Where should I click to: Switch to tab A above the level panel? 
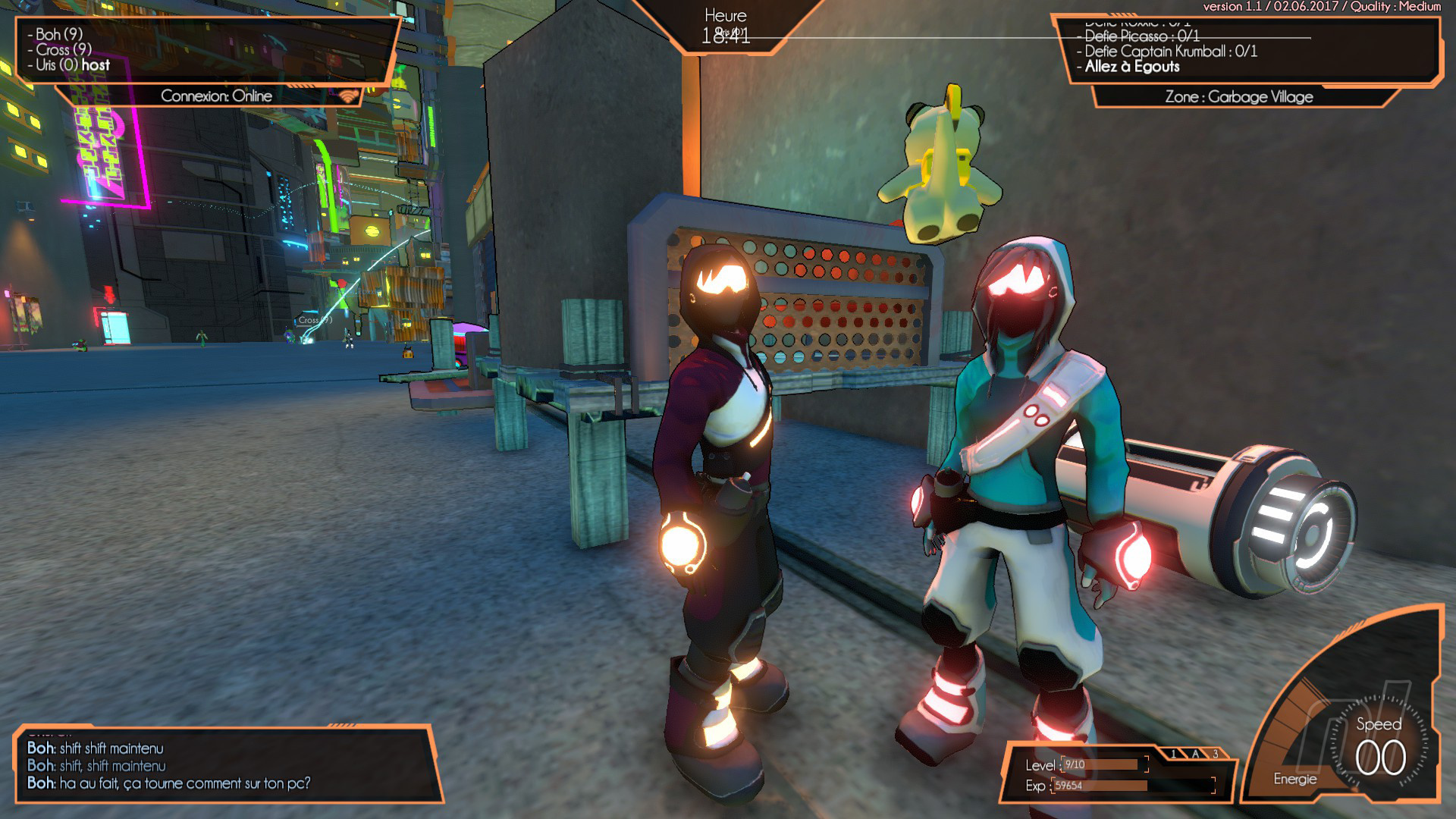pyautogui.click(x=1195, y=754)
